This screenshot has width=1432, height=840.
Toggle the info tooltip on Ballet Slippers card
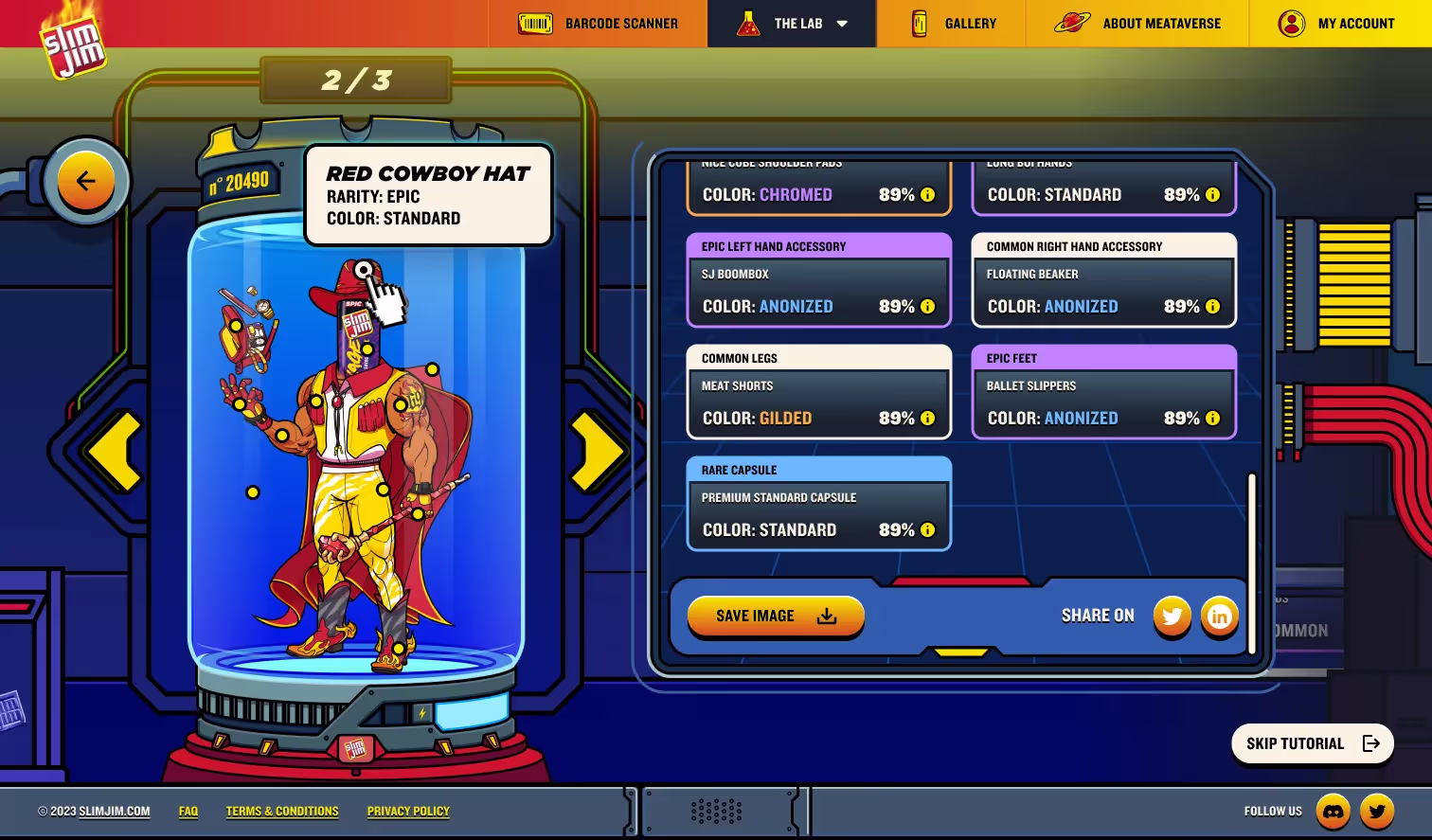click(1212, 418)
